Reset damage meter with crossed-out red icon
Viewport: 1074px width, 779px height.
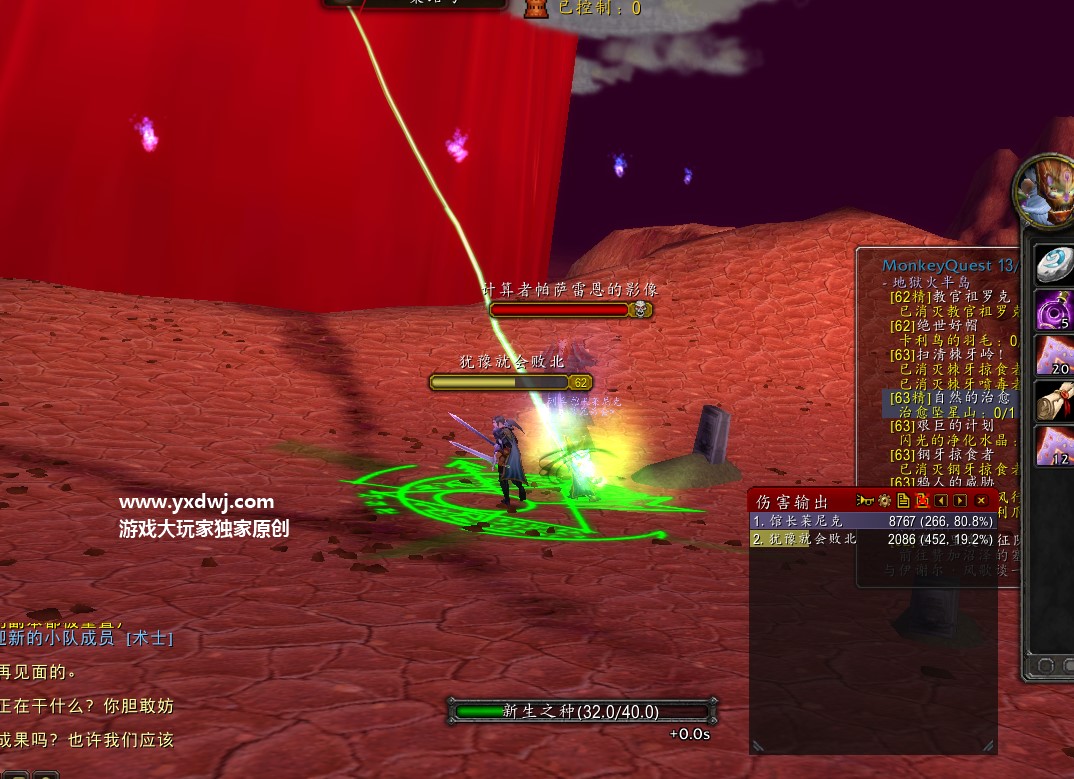coord(922,500)
